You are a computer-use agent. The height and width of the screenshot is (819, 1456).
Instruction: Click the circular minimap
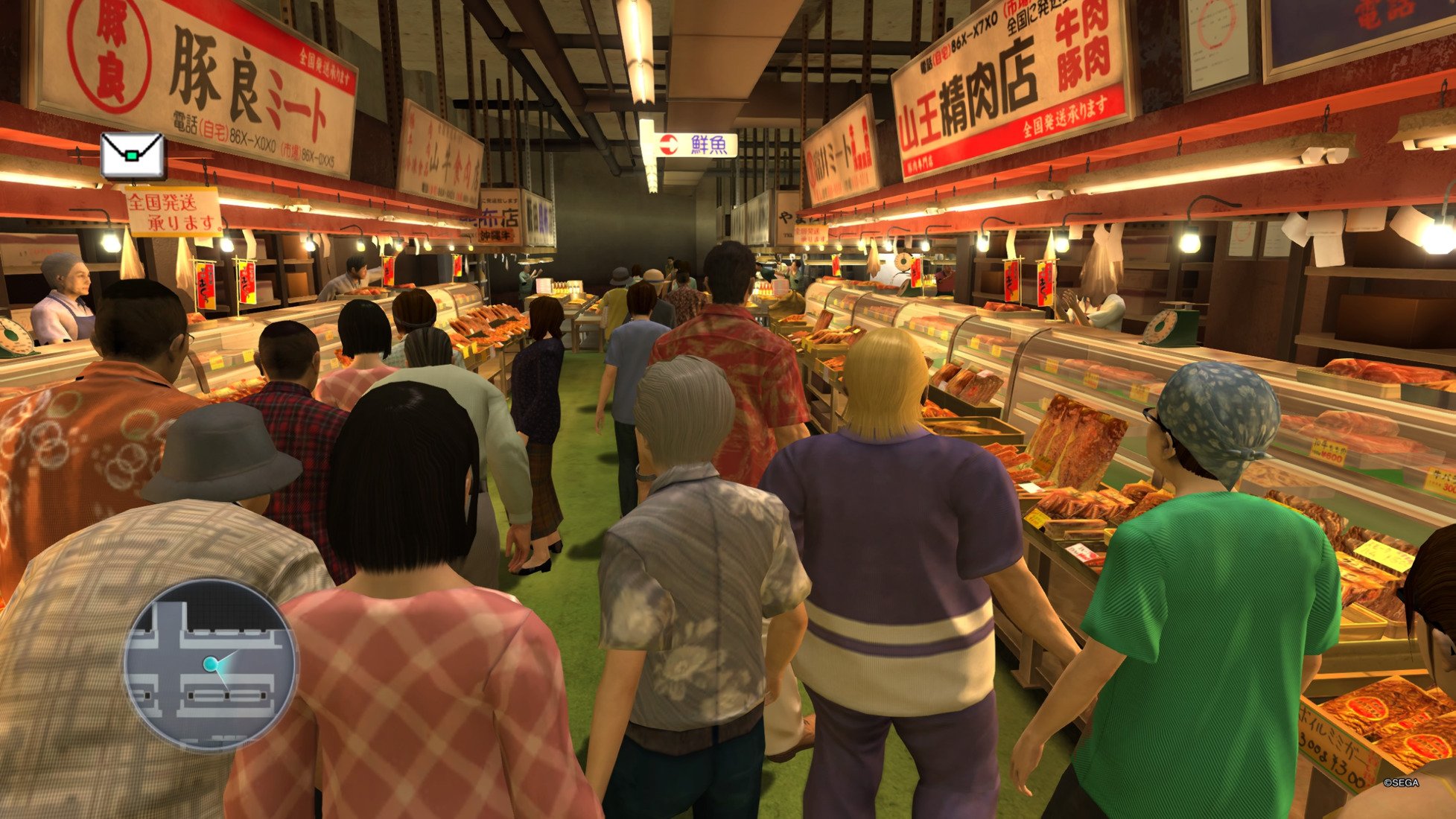[x=210, y=665]
